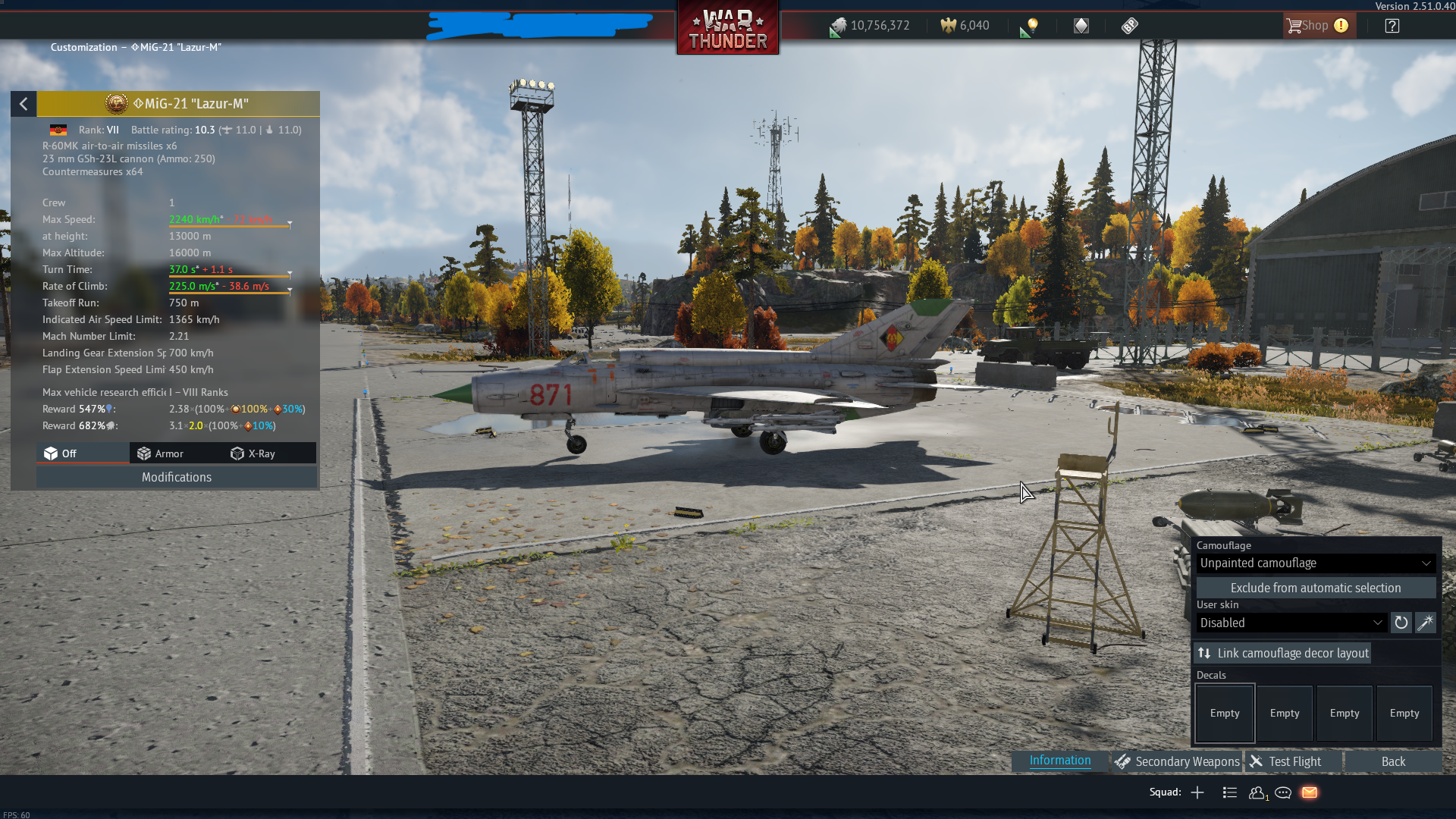Image resolution: width=1456 pixels, height=819 pixels.
Task: Open the Modifications panel
Action: click(176, 477)
